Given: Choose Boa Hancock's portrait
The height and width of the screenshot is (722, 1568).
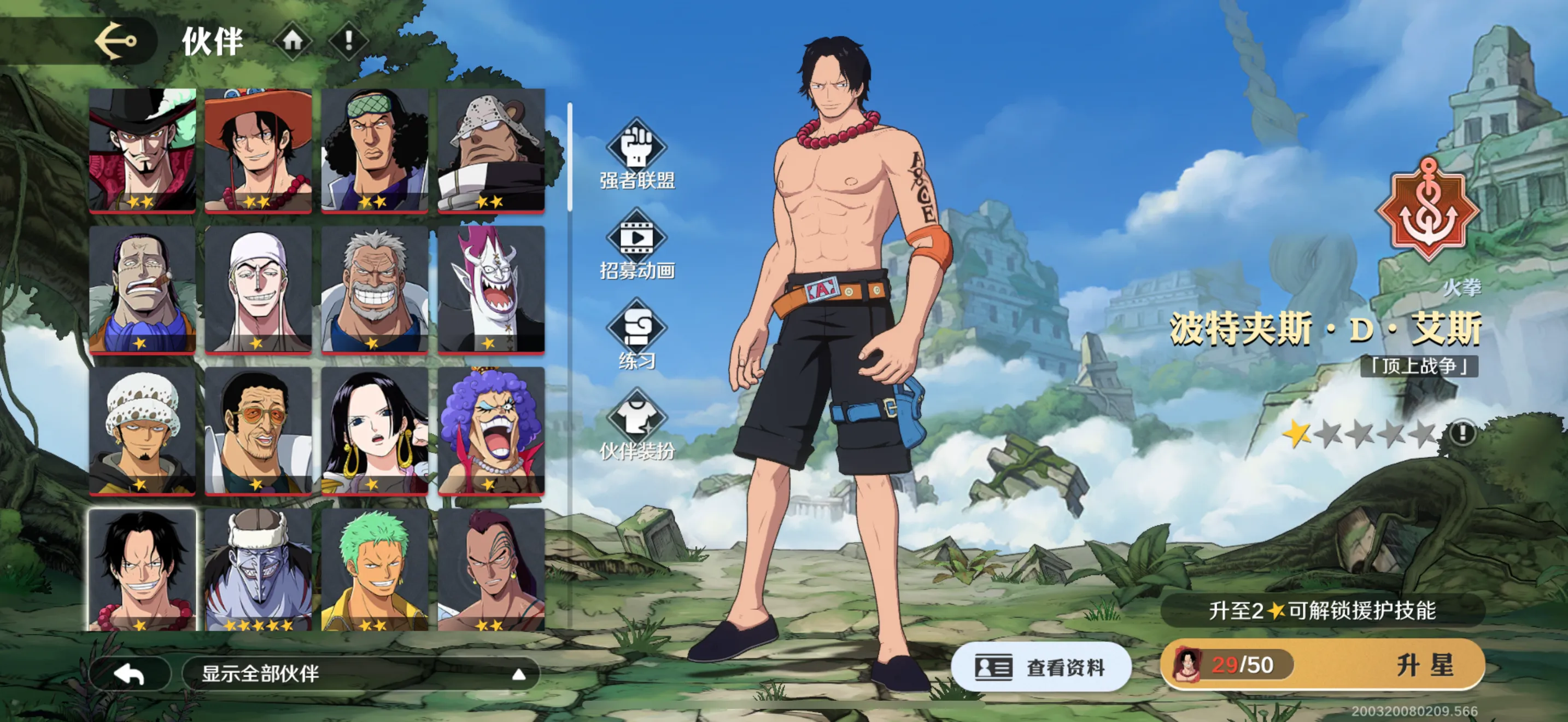Looking at the screenshot, I should tap(375, 430).
